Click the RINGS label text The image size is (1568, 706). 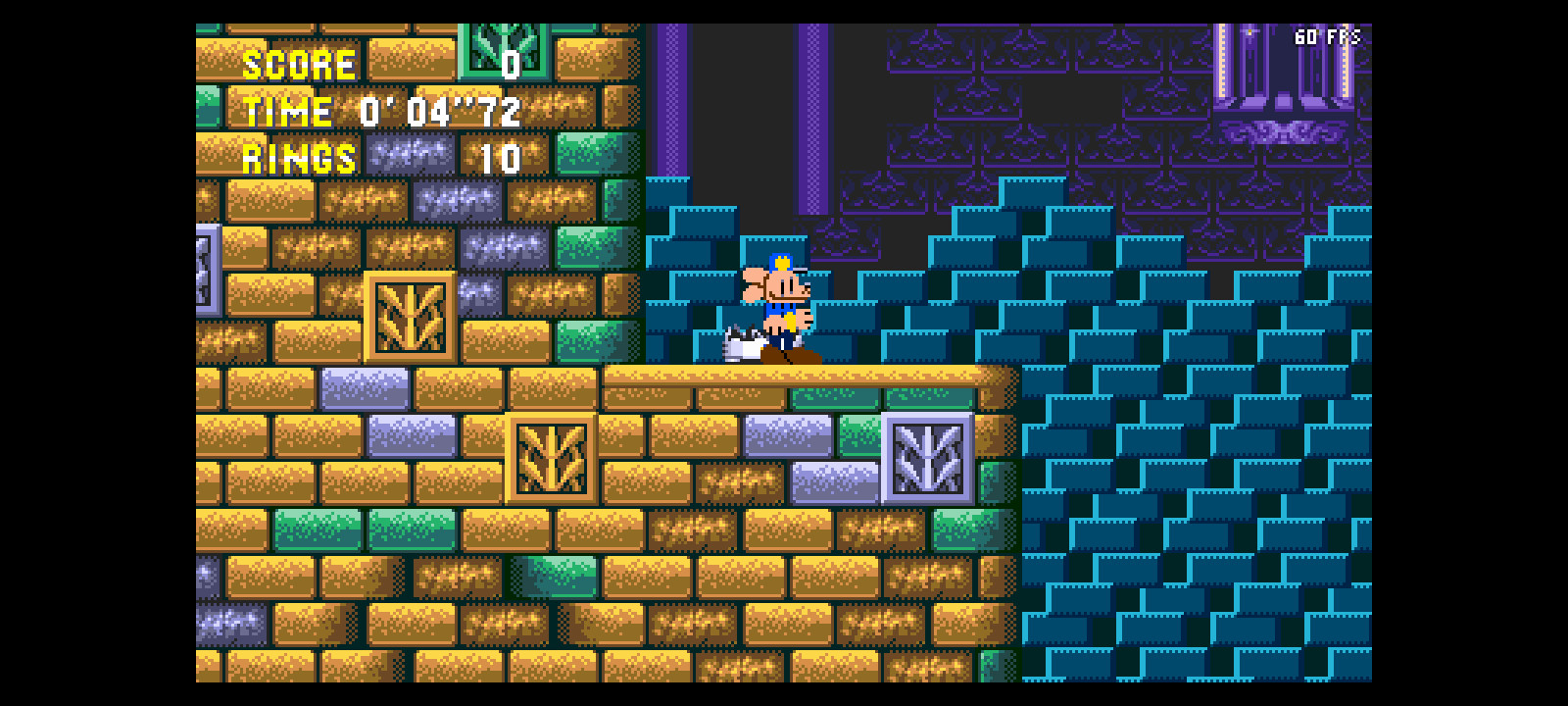click(x=299, y=157)
